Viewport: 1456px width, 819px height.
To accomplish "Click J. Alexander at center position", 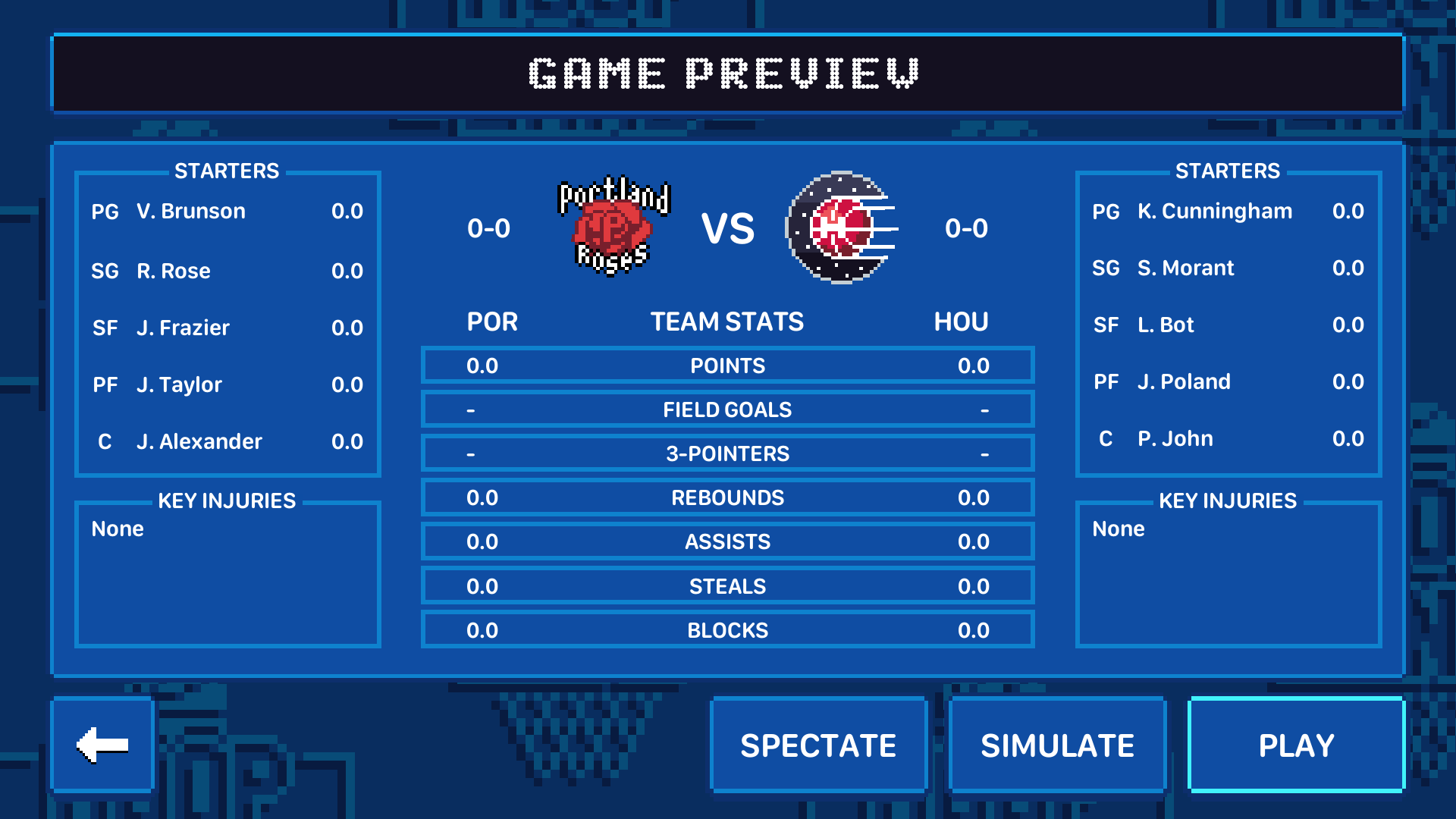I will (x=199, y=441).
